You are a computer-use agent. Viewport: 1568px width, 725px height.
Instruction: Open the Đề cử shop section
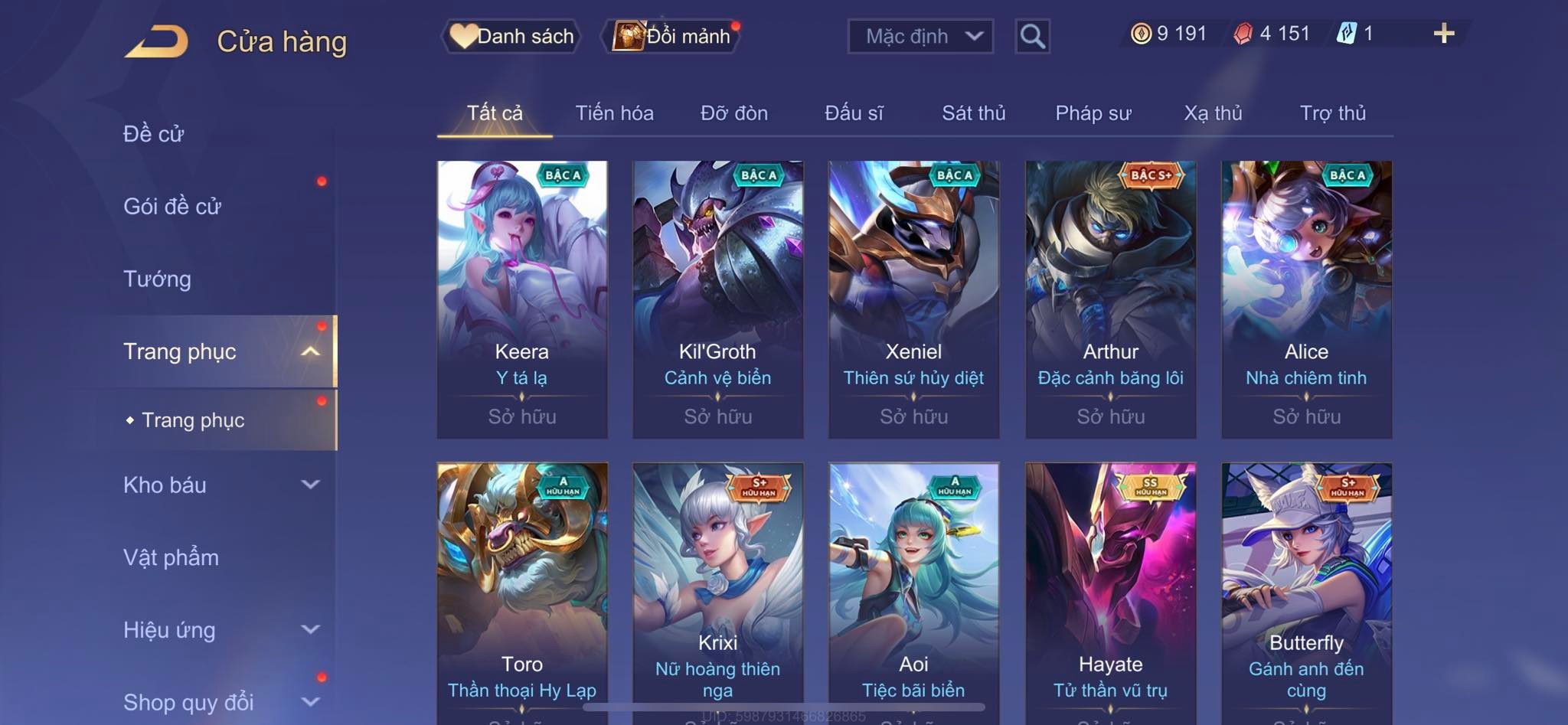coord(154,134)
